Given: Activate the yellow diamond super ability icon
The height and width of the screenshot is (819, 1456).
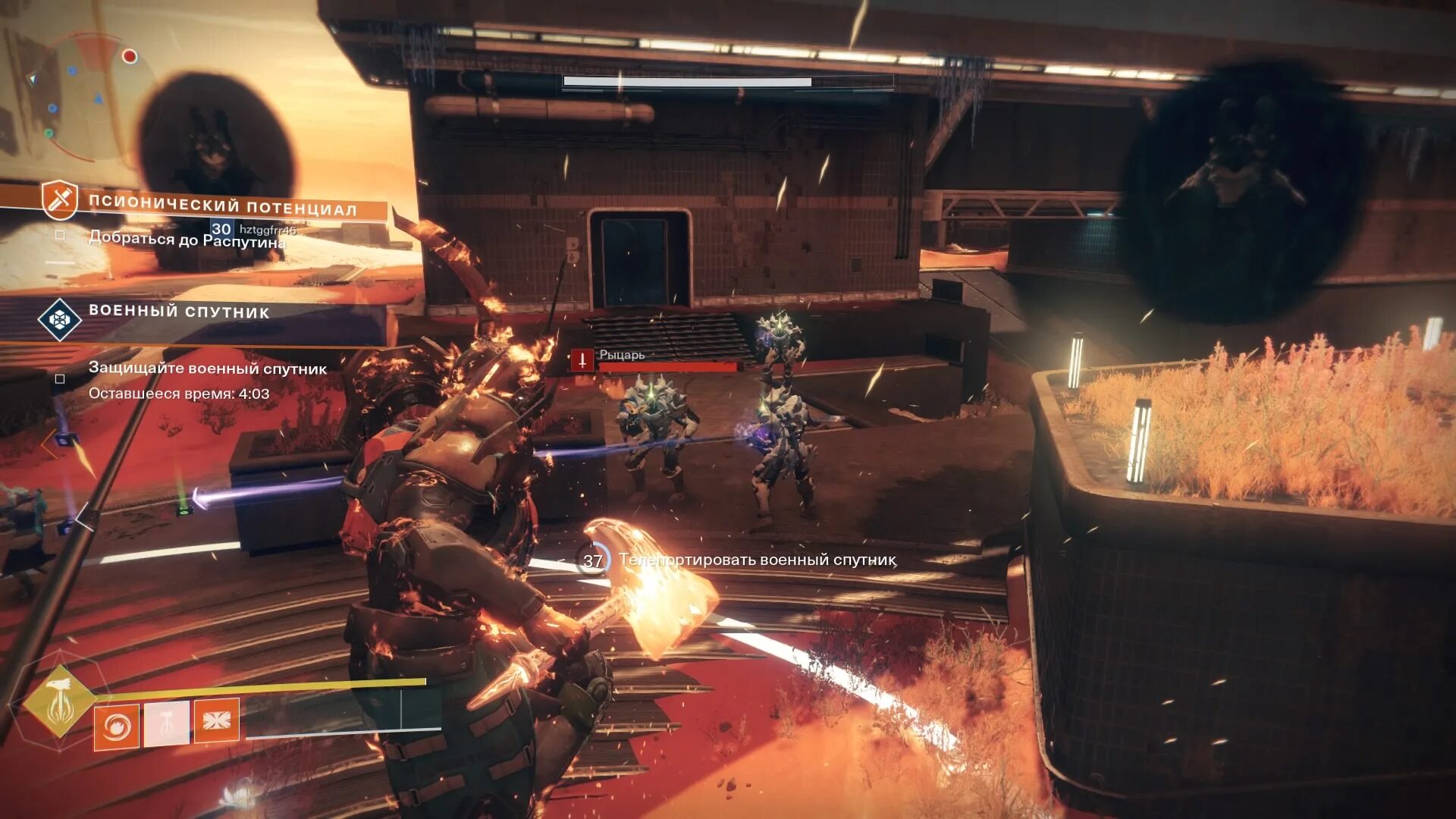Looking at the screenshot, I should (59, 701).
